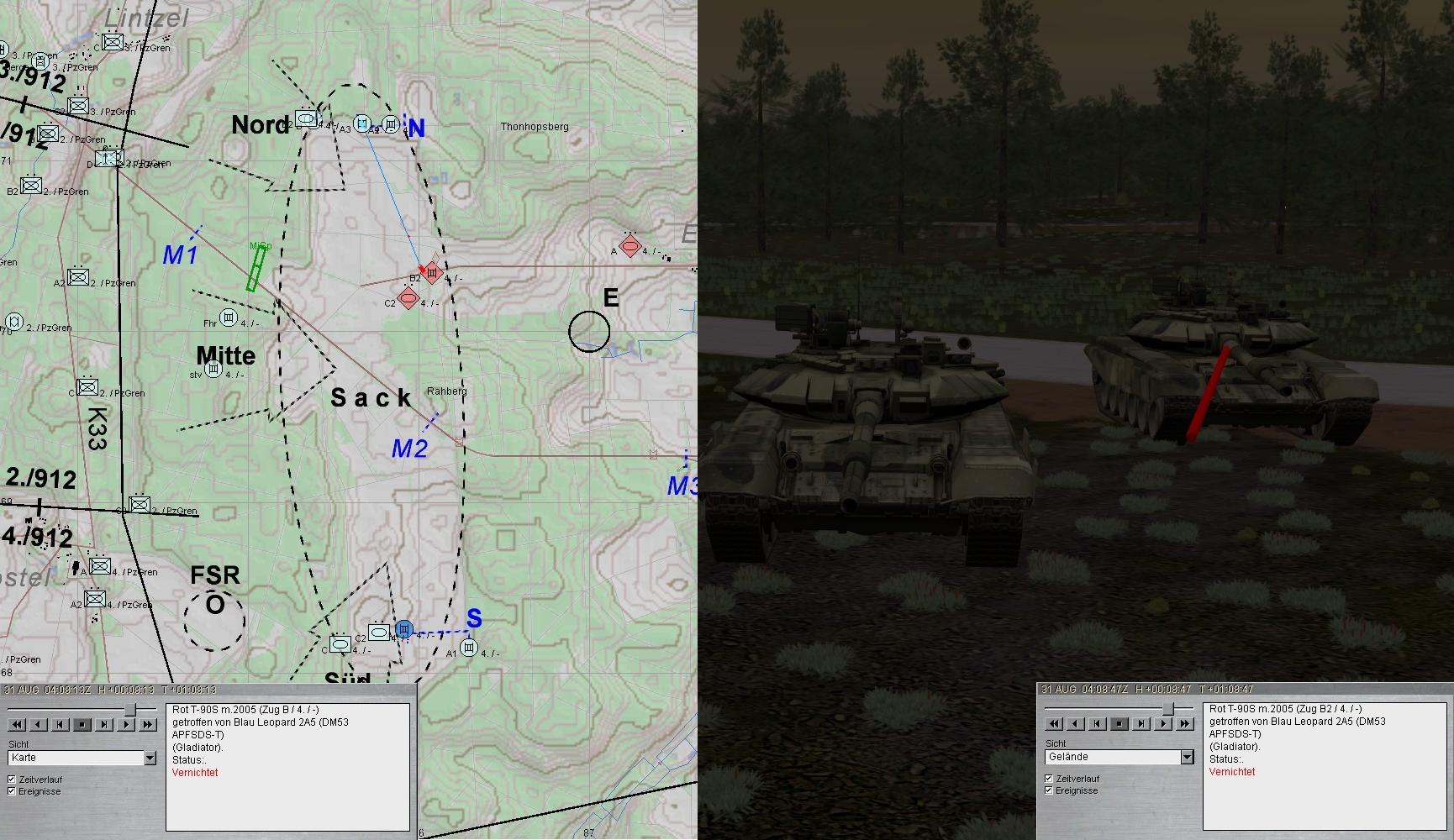Fast-forward the Karte panel replay
Image resolution: width=1454 pixels, height=840 pixels.
[147, 724]
